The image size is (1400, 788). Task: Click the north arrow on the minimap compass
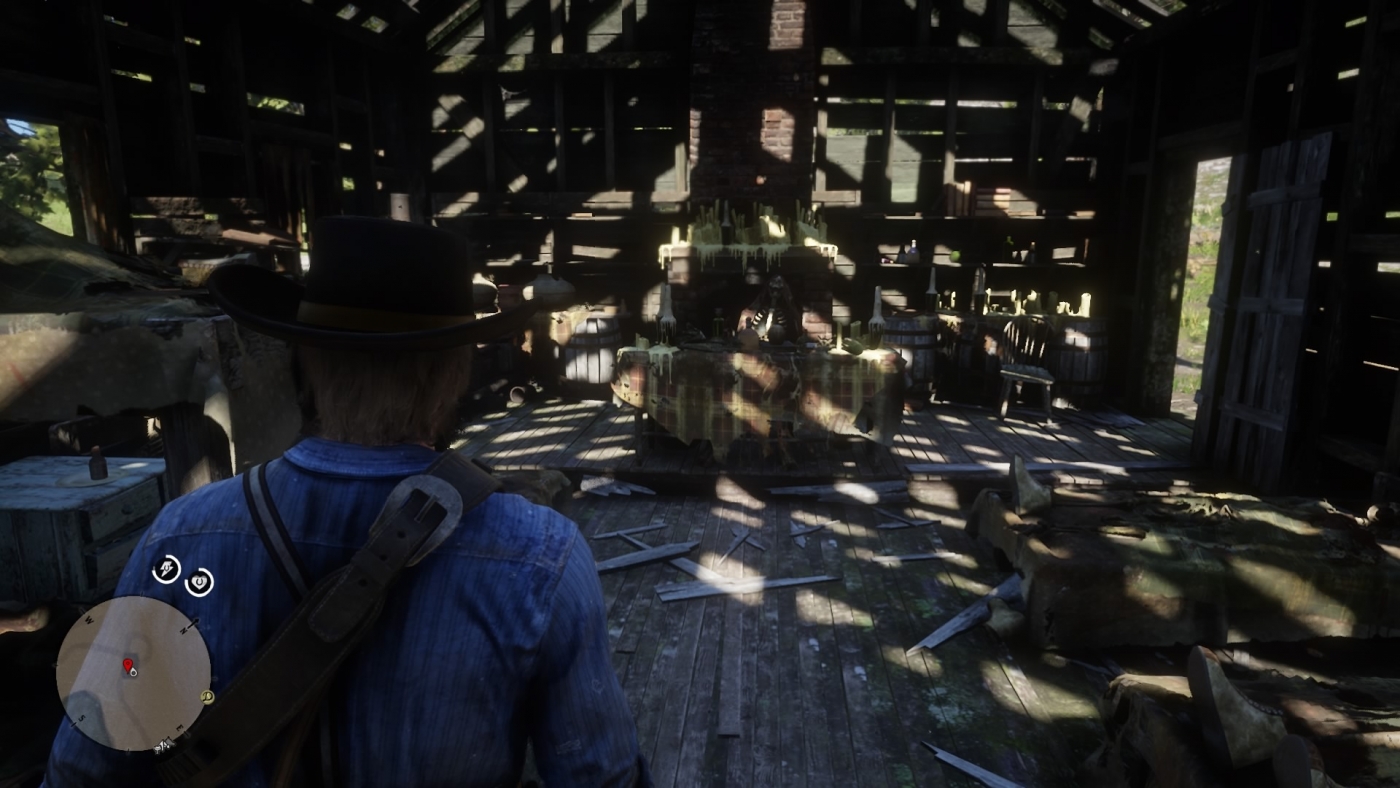[190, 625]
